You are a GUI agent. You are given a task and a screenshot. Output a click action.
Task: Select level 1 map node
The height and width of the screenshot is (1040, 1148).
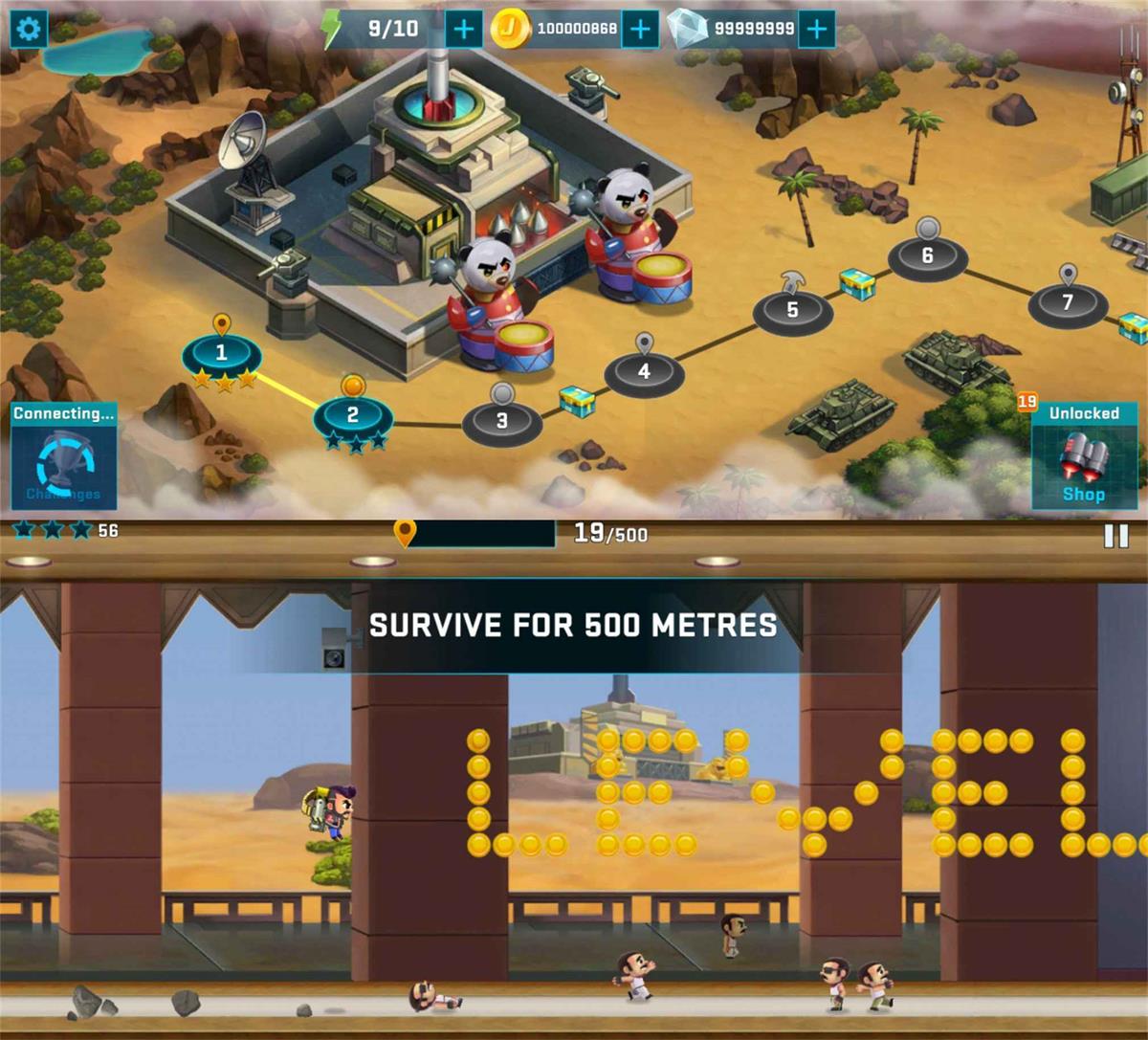tap(221, 353)
